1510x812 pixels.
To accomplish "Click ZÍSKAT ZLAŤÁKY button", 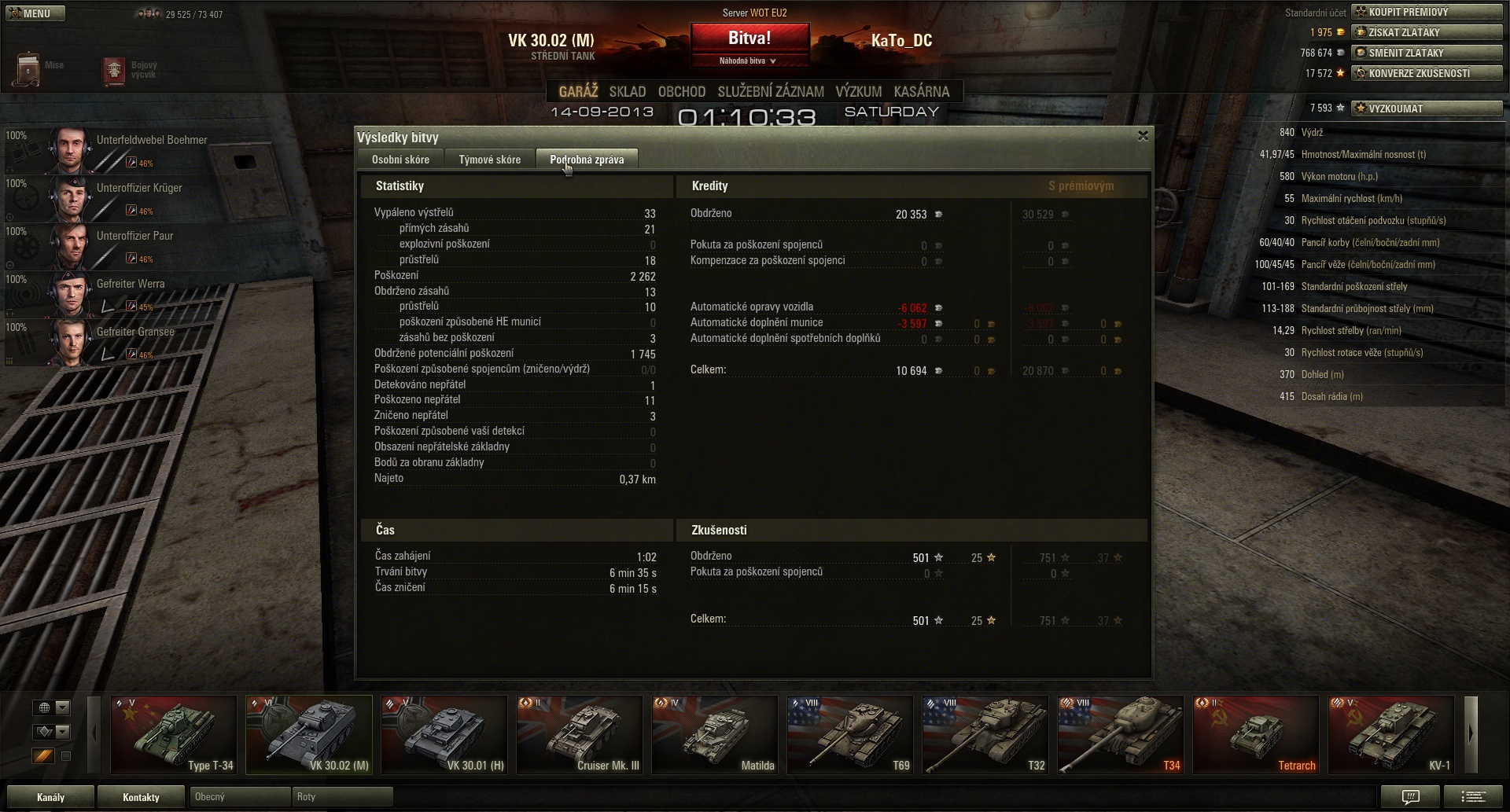I will 1426,32.
